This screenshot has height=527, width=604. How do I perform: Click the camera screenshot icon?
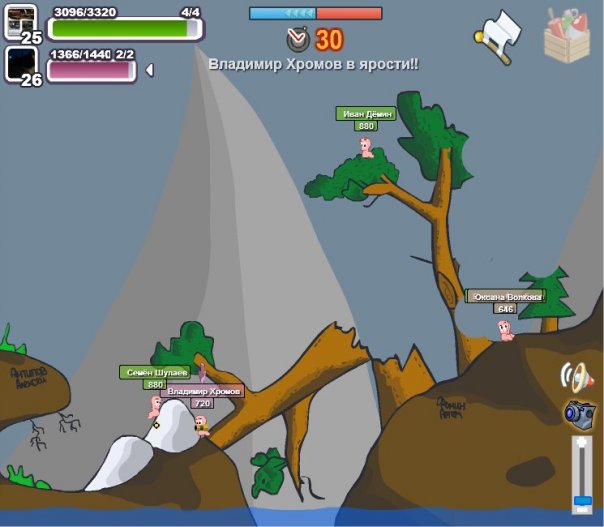click(579, 412)
